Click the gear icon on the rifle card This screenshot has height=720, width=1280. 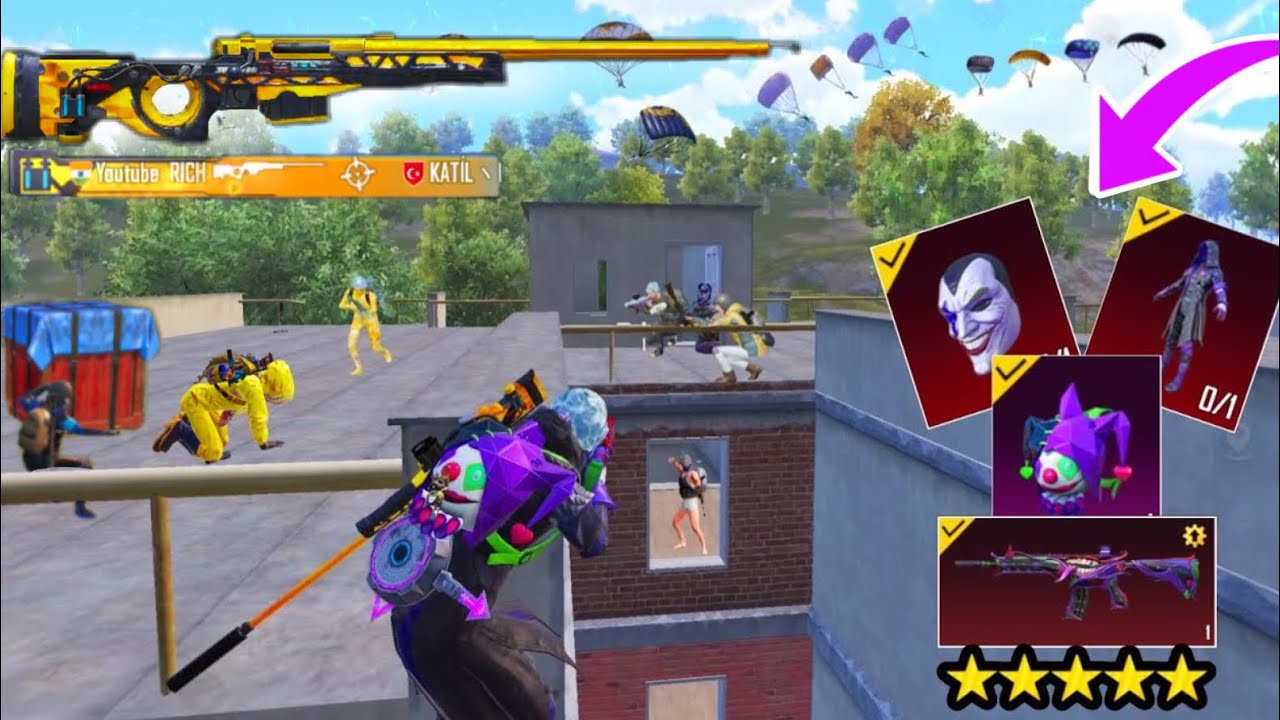point(1193,536)
